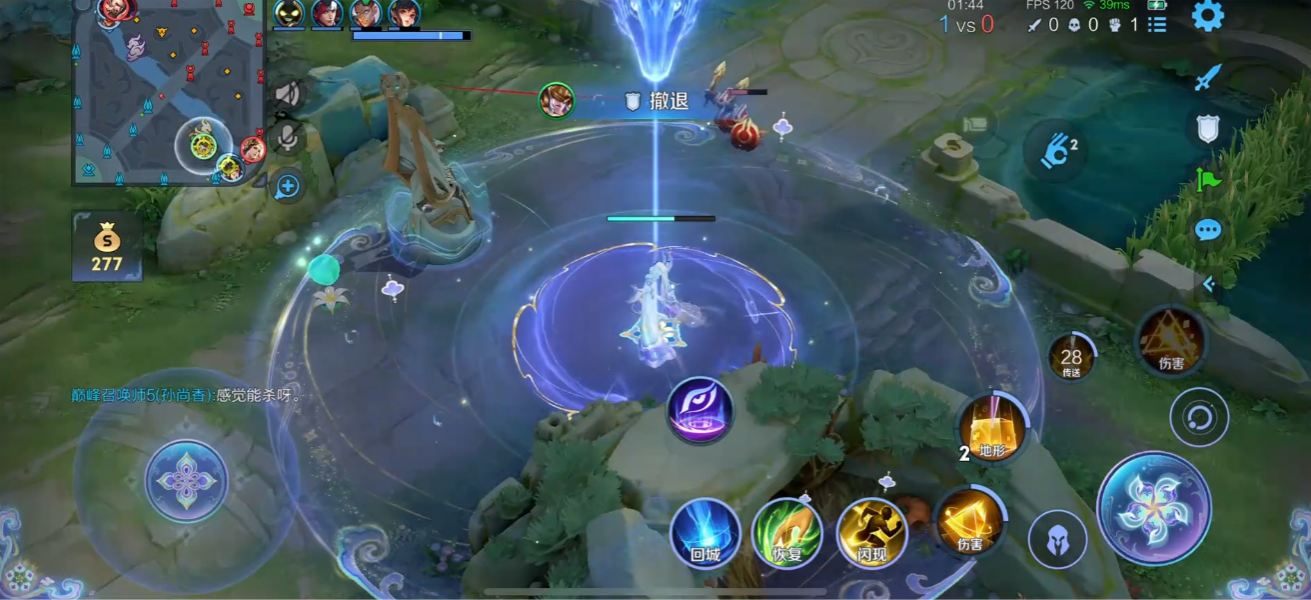The image size is (1311, 600).
Task: Cast the 闪现 flash spell
Action: click(x=871, y=533)
